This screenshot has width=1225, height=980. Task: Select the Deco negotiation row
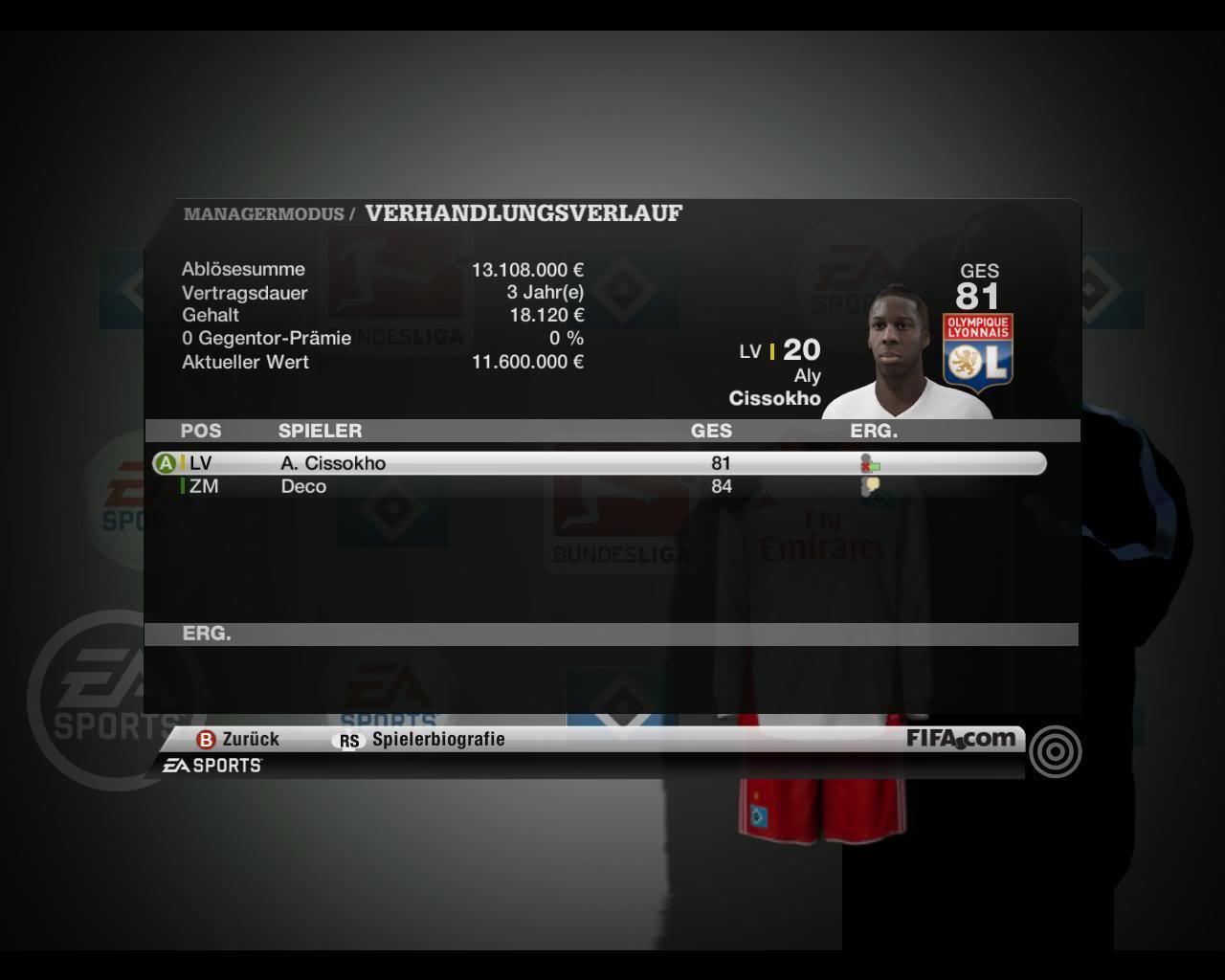pos(598,486)
